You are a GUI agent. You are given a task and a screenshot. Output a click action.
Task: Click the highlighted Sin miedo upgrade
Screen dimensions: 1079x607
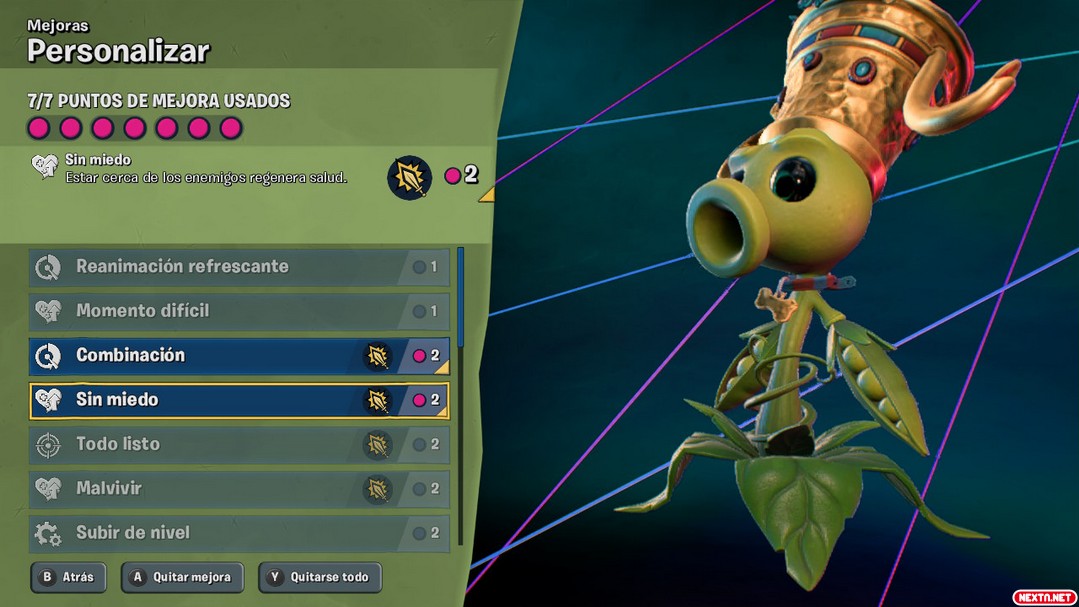click(x=238, y=400)
